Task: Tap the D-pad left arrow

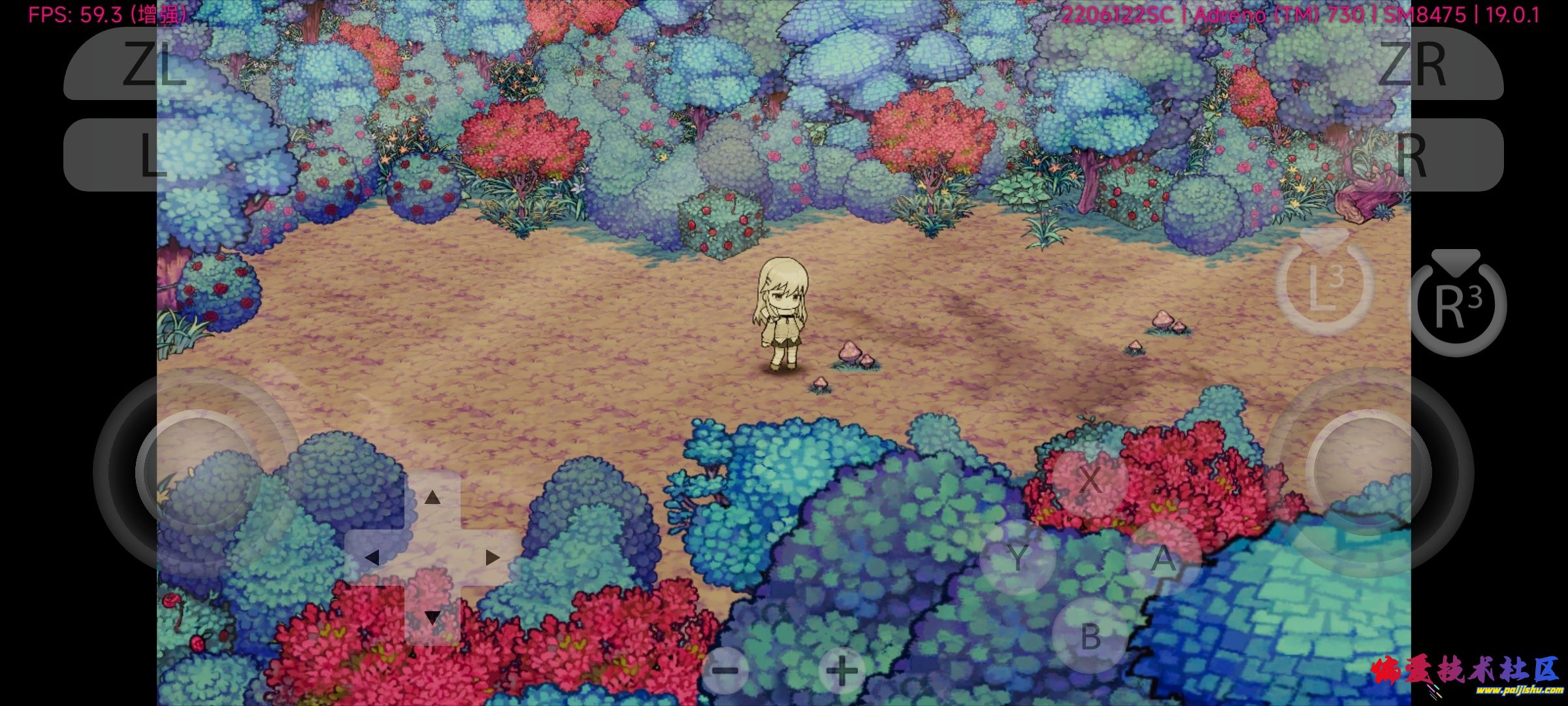Action: point(372,558)
